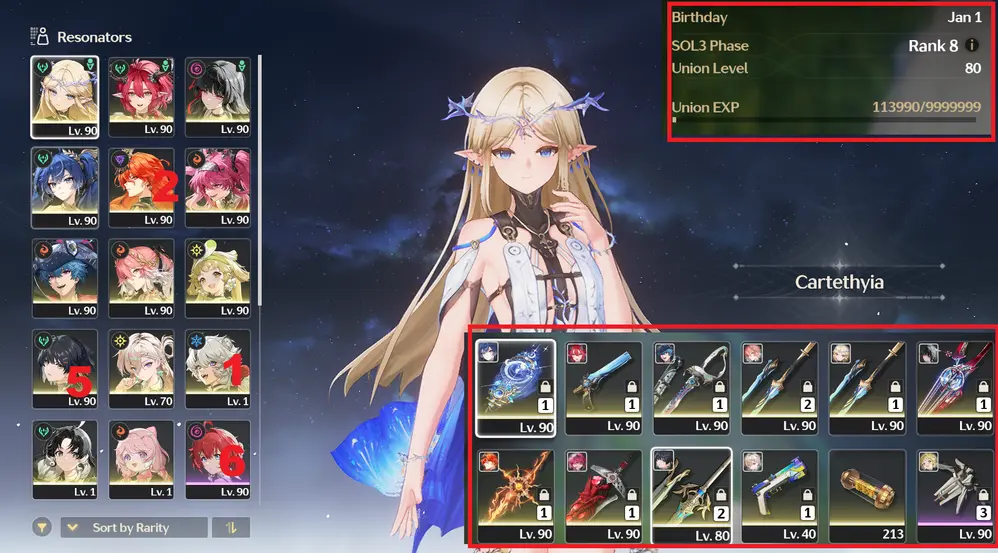
Task: Select the Level 70 white-haired resonator
Action: tap(141, 369)
